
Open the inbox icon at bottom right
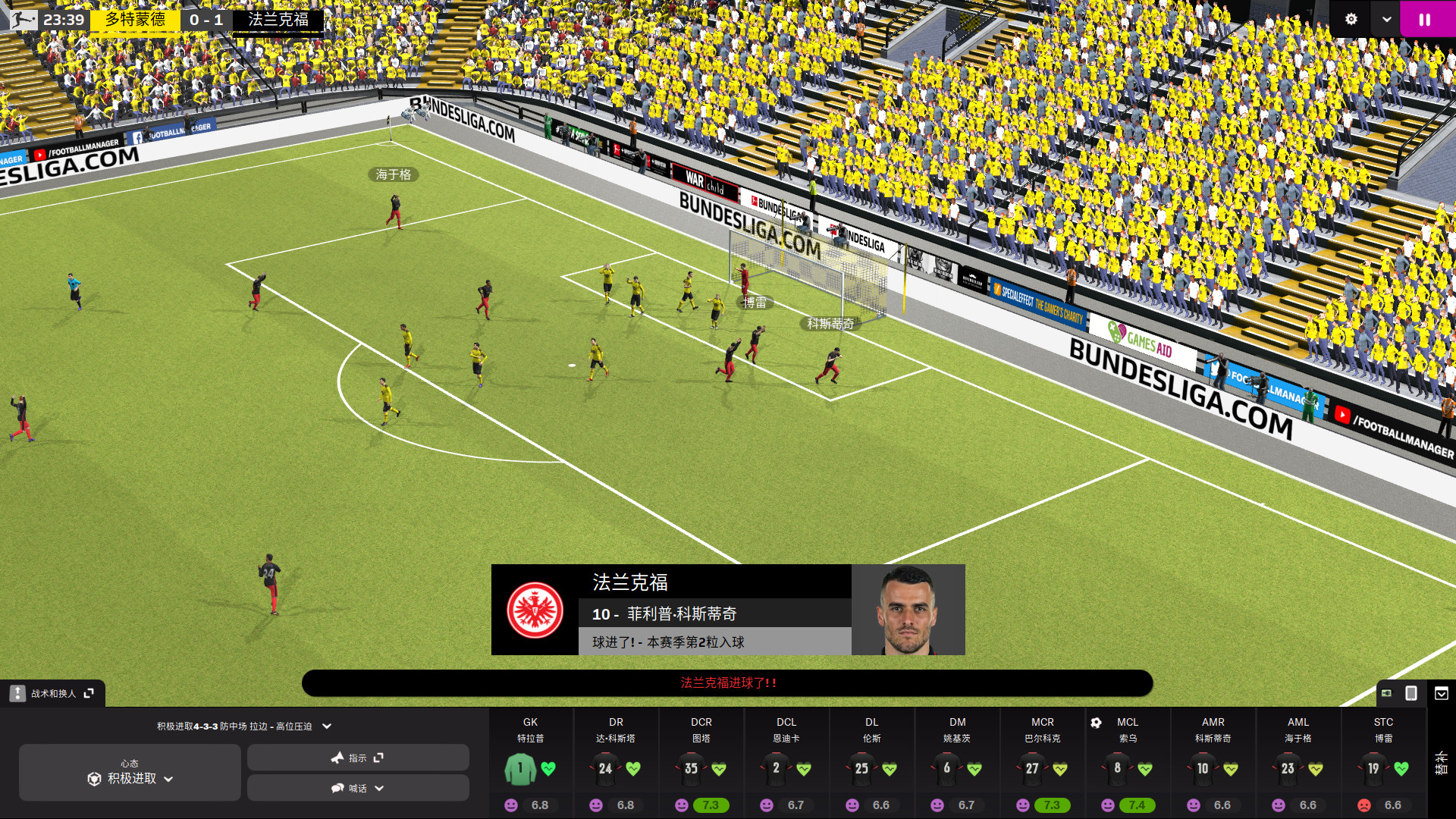click(x=1442, y=694)
